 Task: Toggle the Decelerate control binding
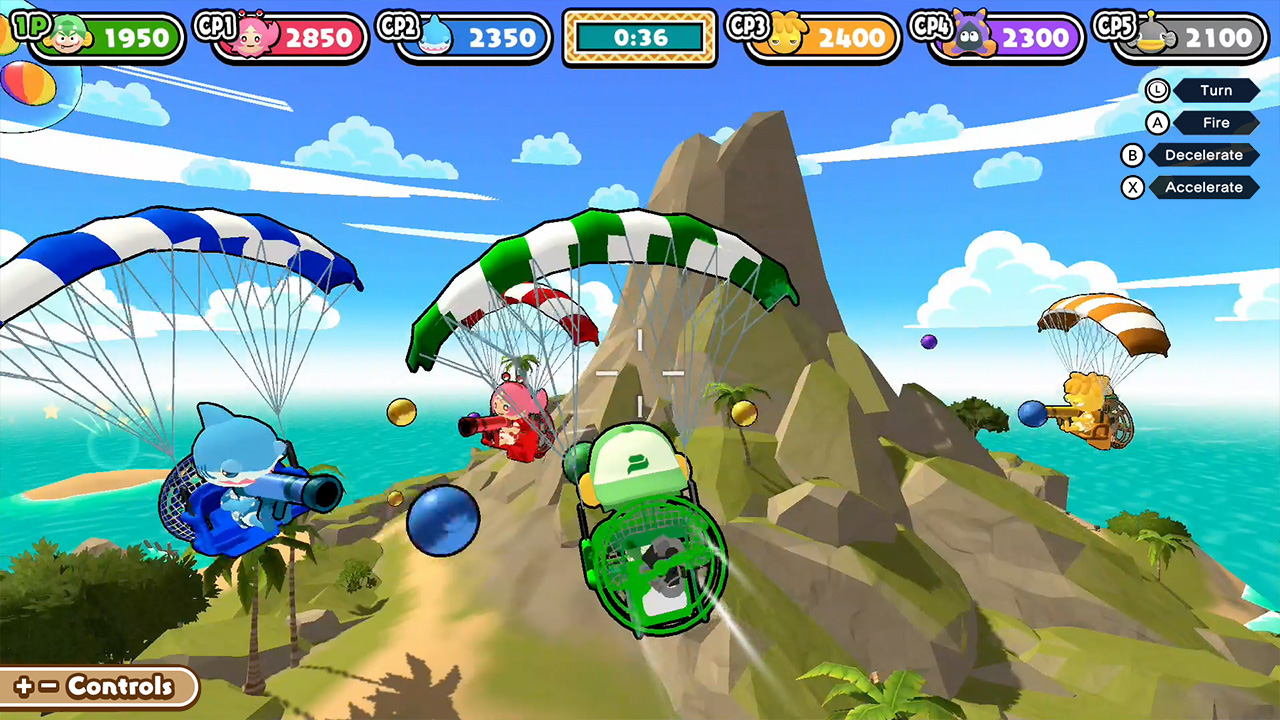[x=1203, y=155]
